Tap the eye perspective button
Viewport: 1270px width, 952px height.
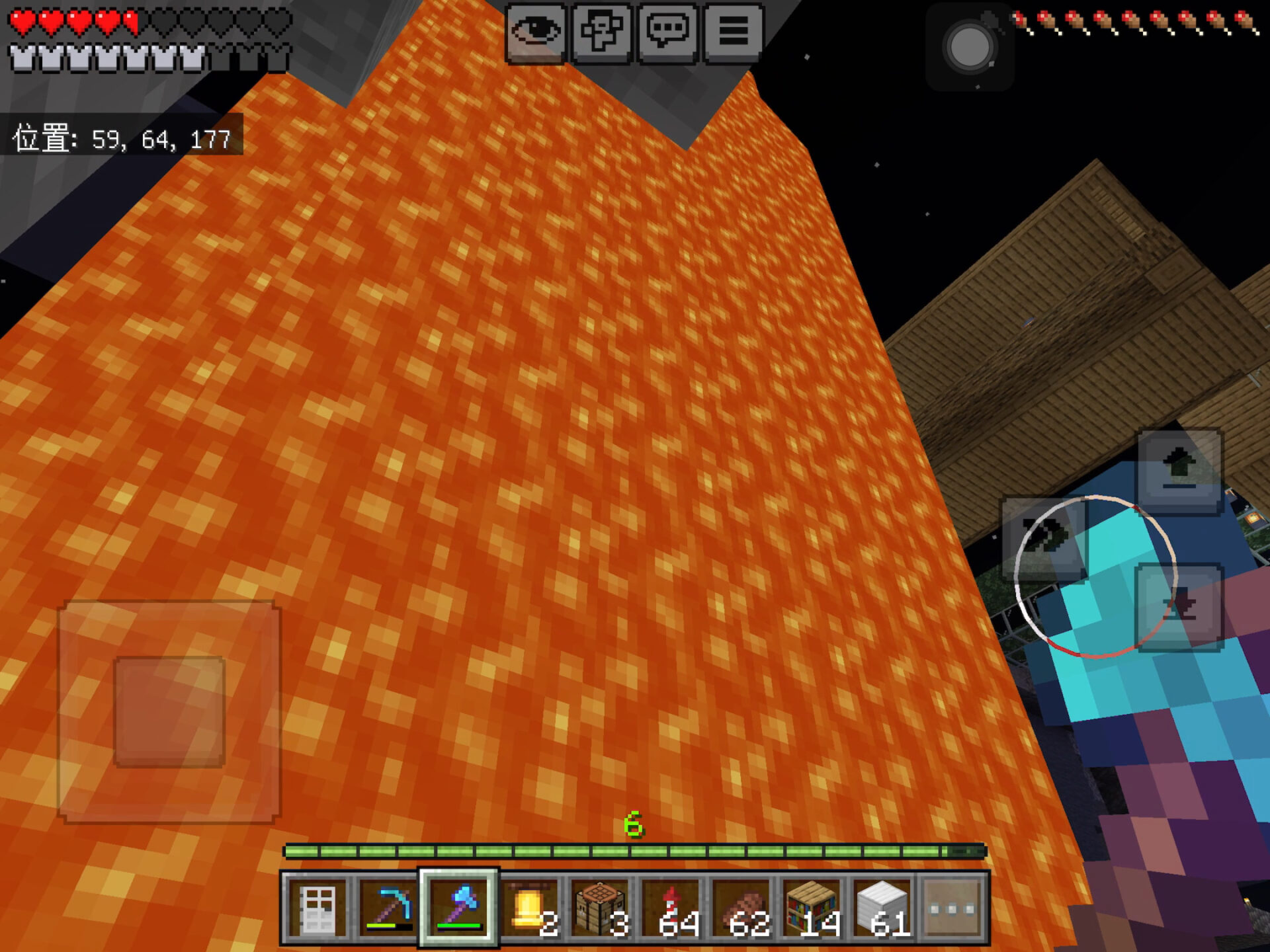coord(536,32)
